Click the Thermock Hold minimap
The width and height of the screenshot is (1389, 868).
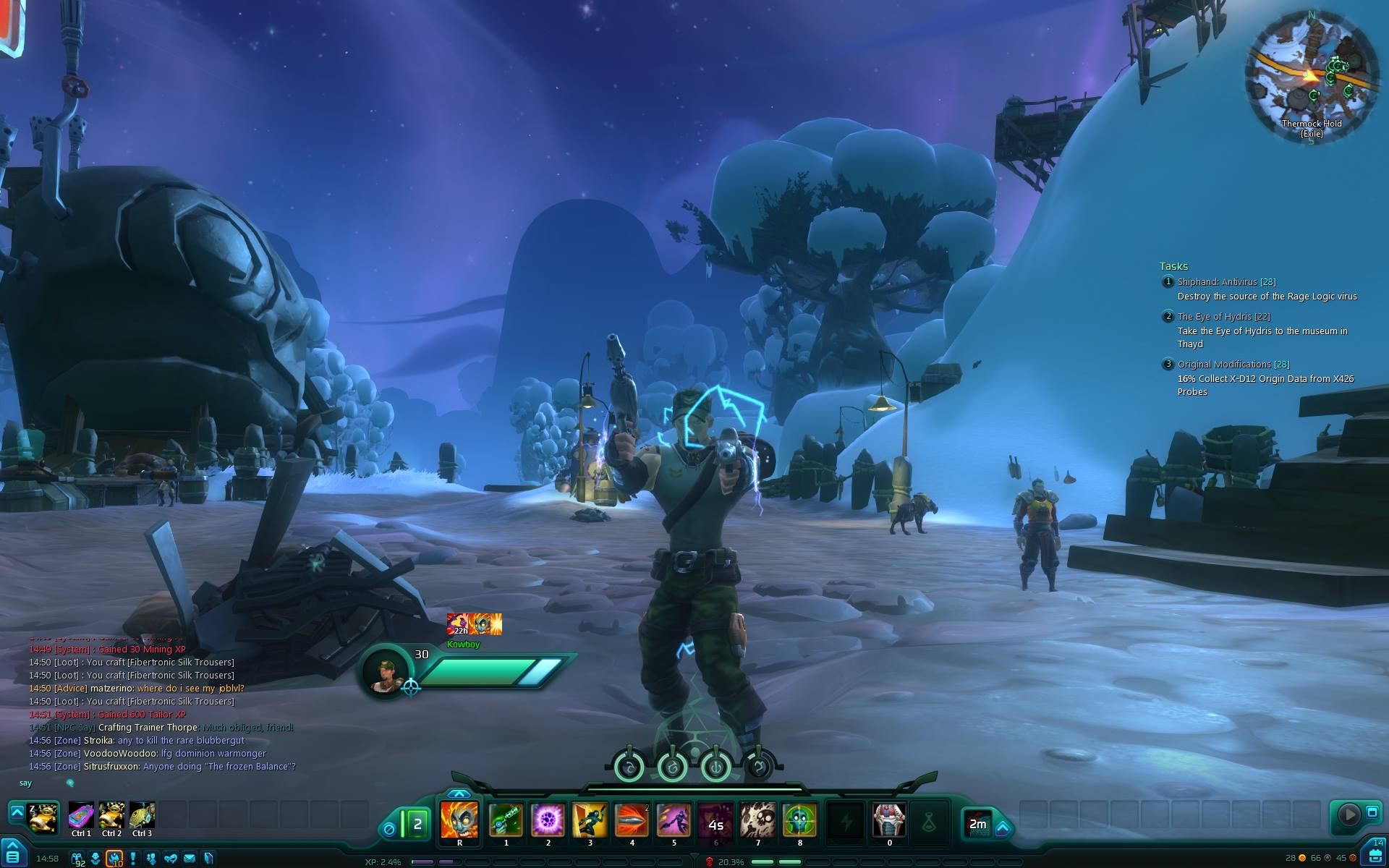coord(1311,76)
